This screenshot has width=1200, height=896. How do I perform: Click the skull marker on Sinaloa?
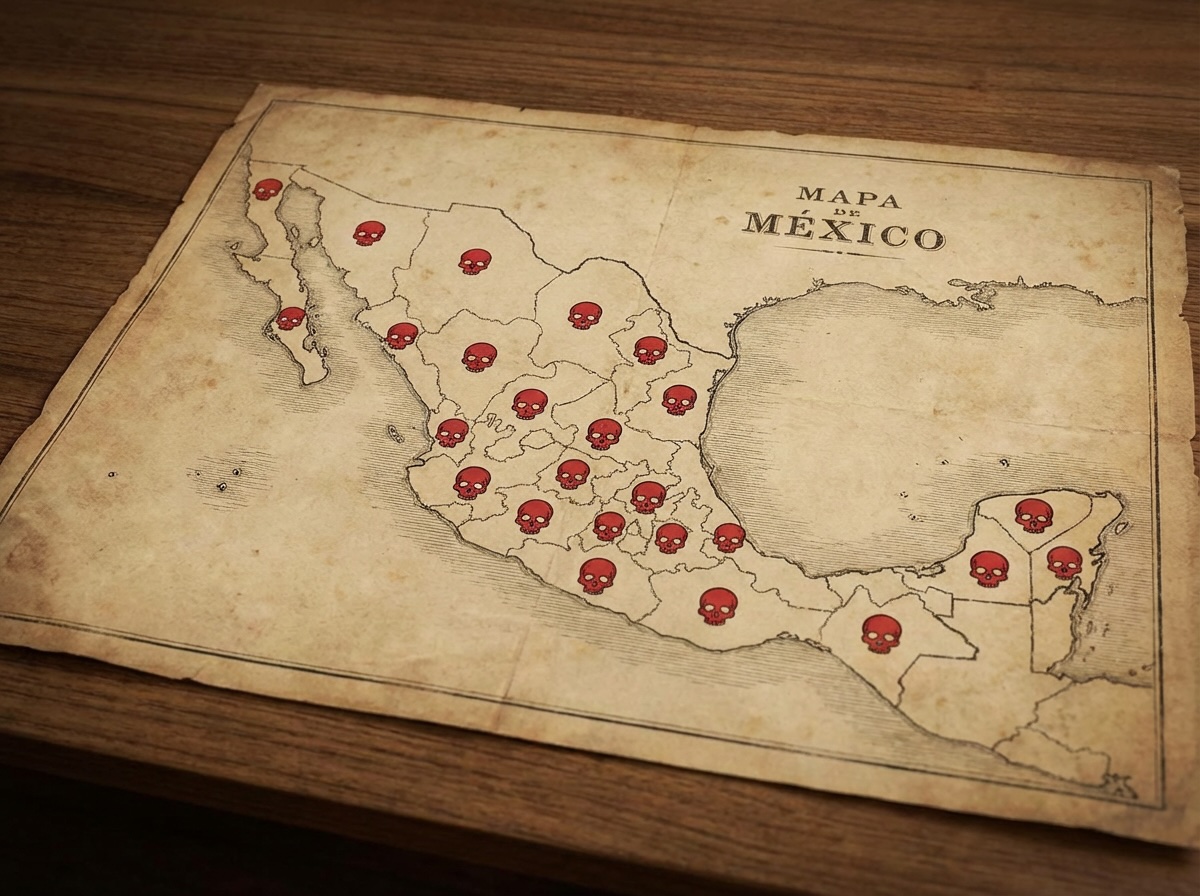click(402, 336)
